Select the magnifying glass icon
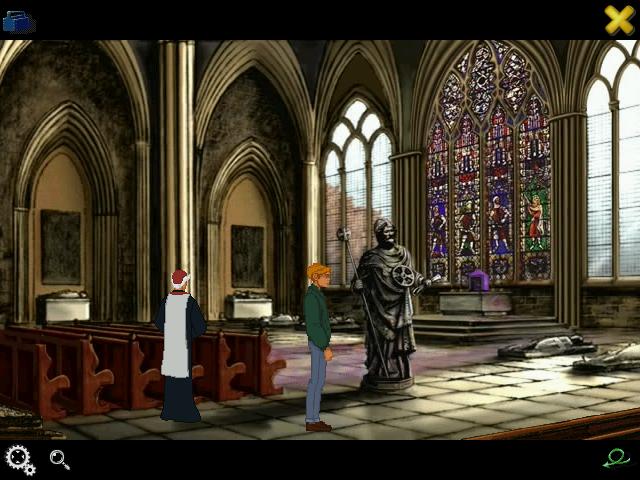The height and width of the screenshot is (480, 640). point(60,460)
